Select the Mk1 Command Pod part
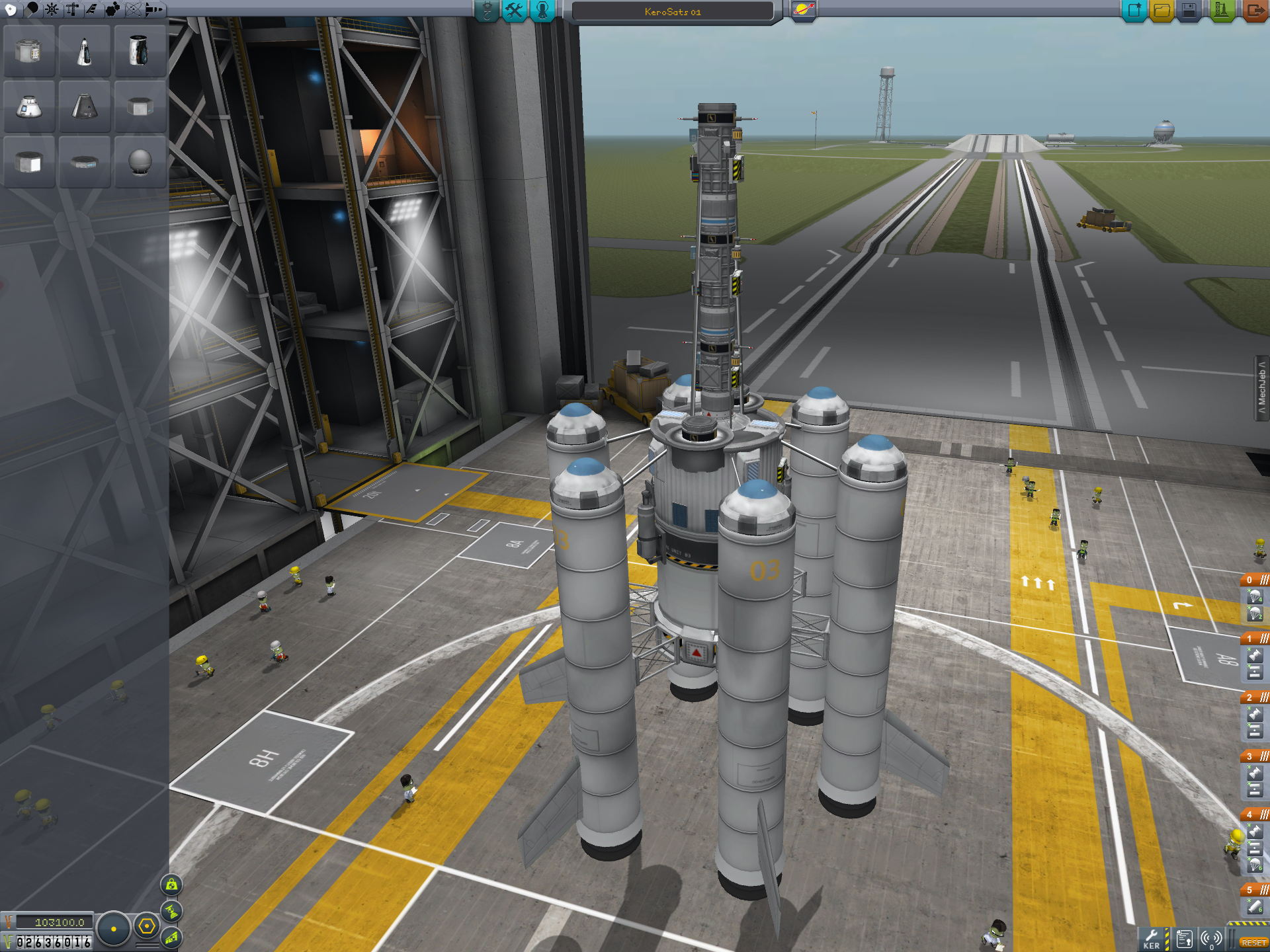 (x=28, y=107)
